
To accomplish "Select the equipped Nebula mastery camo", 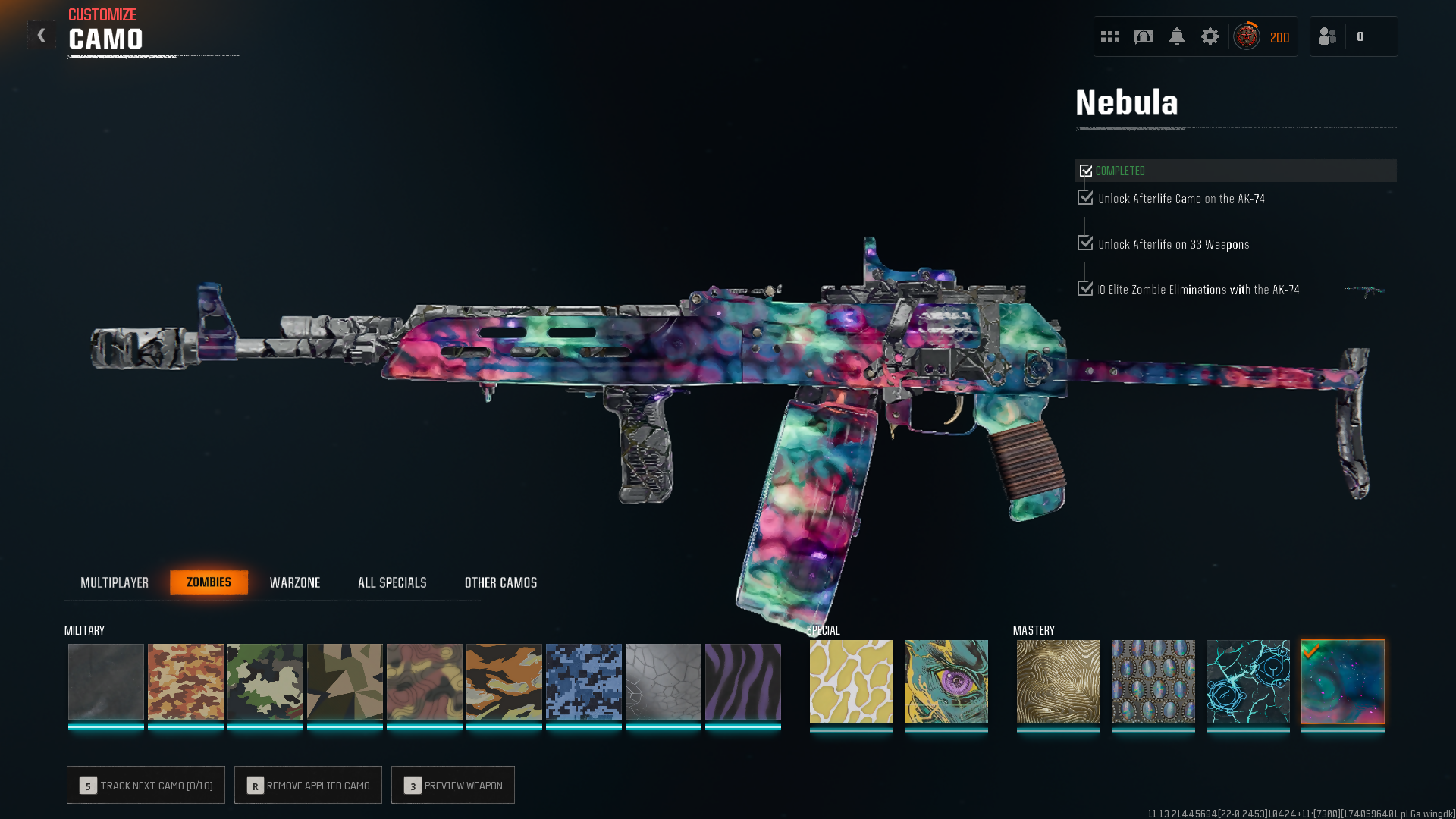I will tap(1343, 681).
